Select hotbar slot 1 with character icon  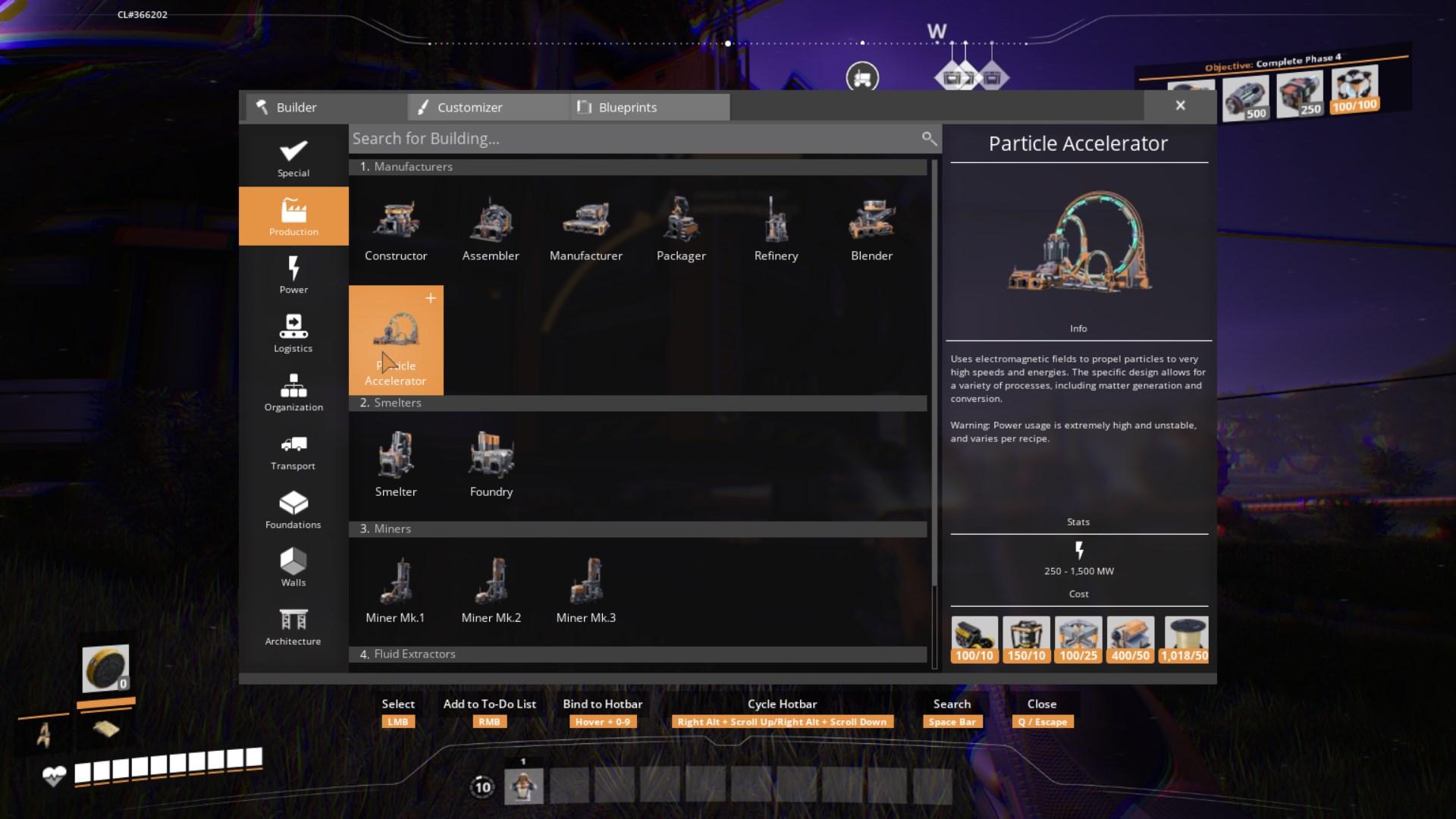point(523,786)
